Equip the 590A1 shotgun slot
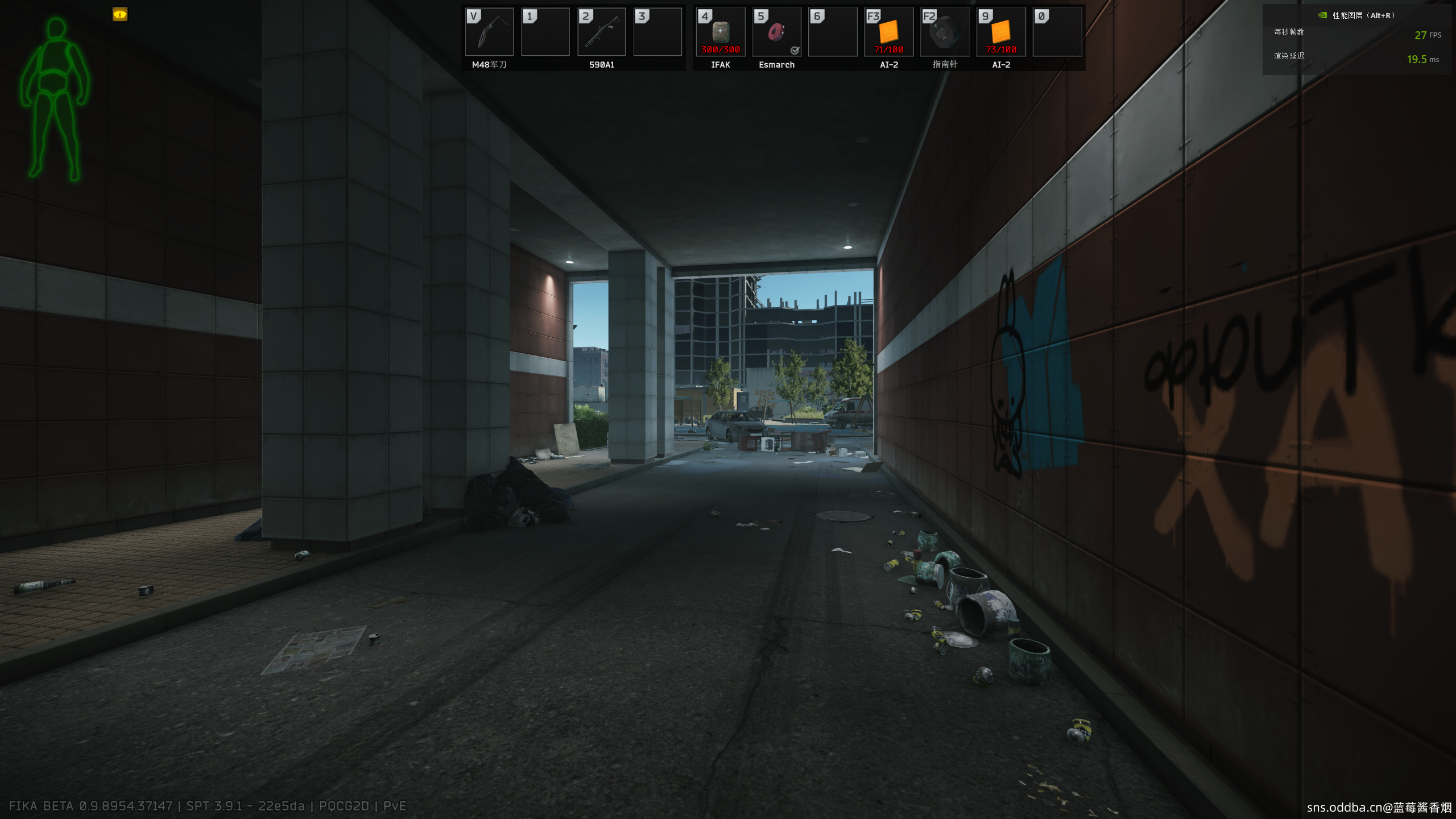Viewport: 1456px width, 819px height. (601, 32)
